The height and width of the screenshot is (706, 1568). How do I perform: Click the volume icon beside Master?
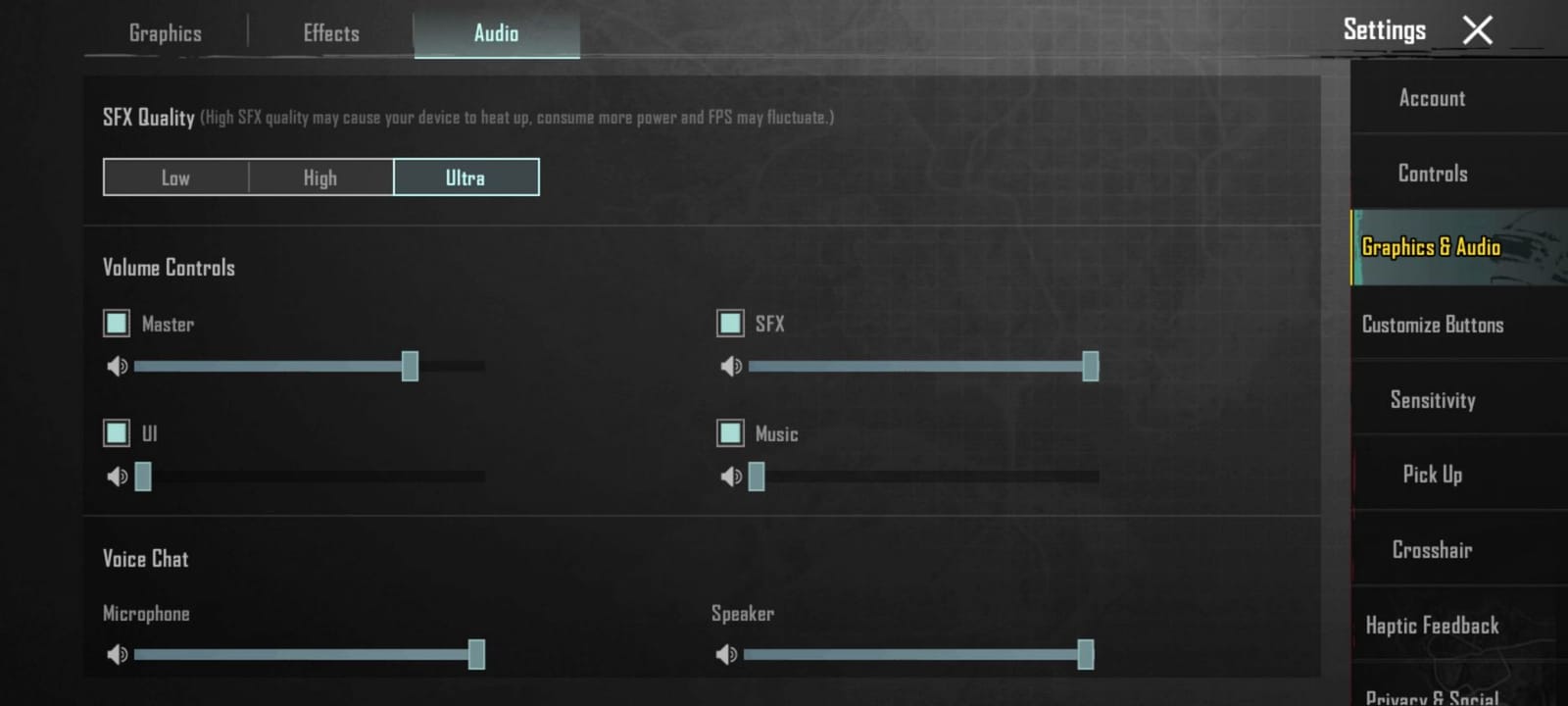pyautogui.click(x=118, y=366)
